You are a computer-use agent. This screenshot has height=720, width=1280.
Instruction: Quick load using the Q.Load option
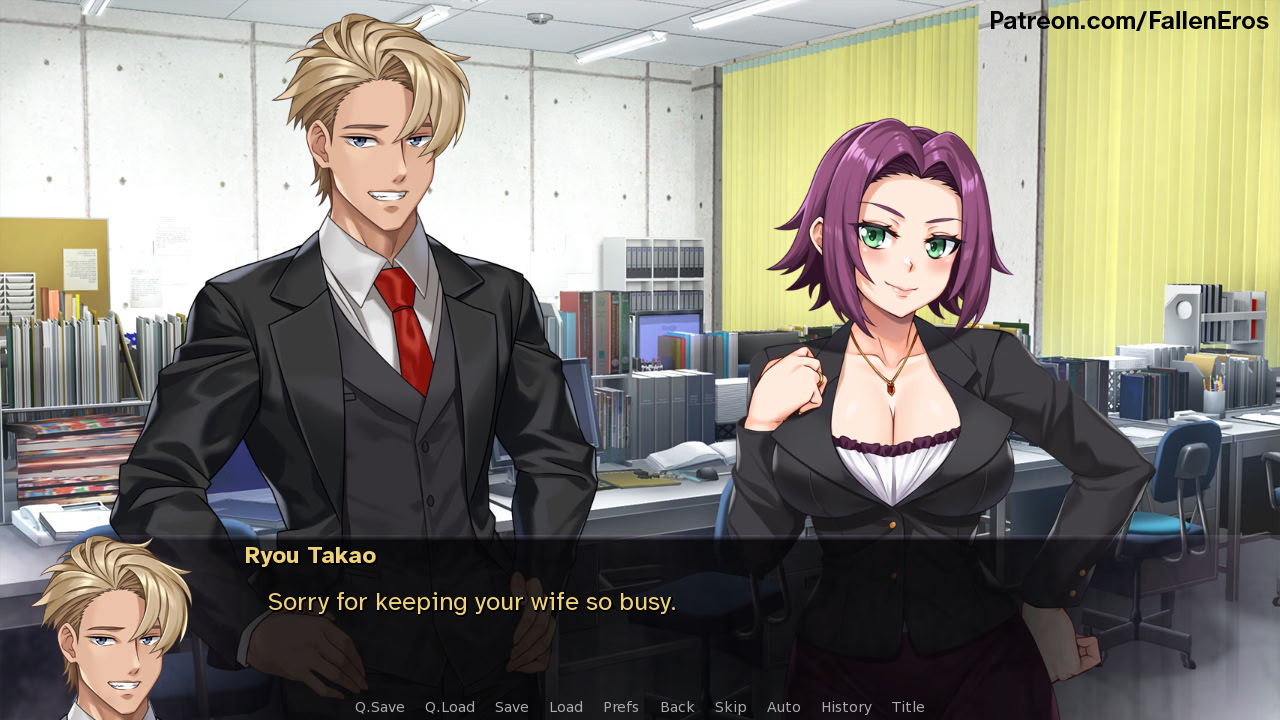coord(449,706)
